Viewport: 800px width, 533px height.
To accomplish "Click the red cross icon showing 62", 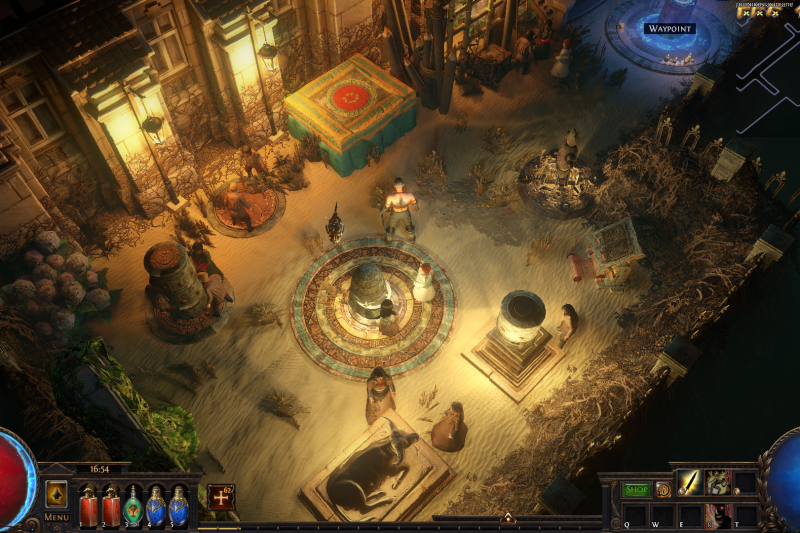I will (220, 496).
